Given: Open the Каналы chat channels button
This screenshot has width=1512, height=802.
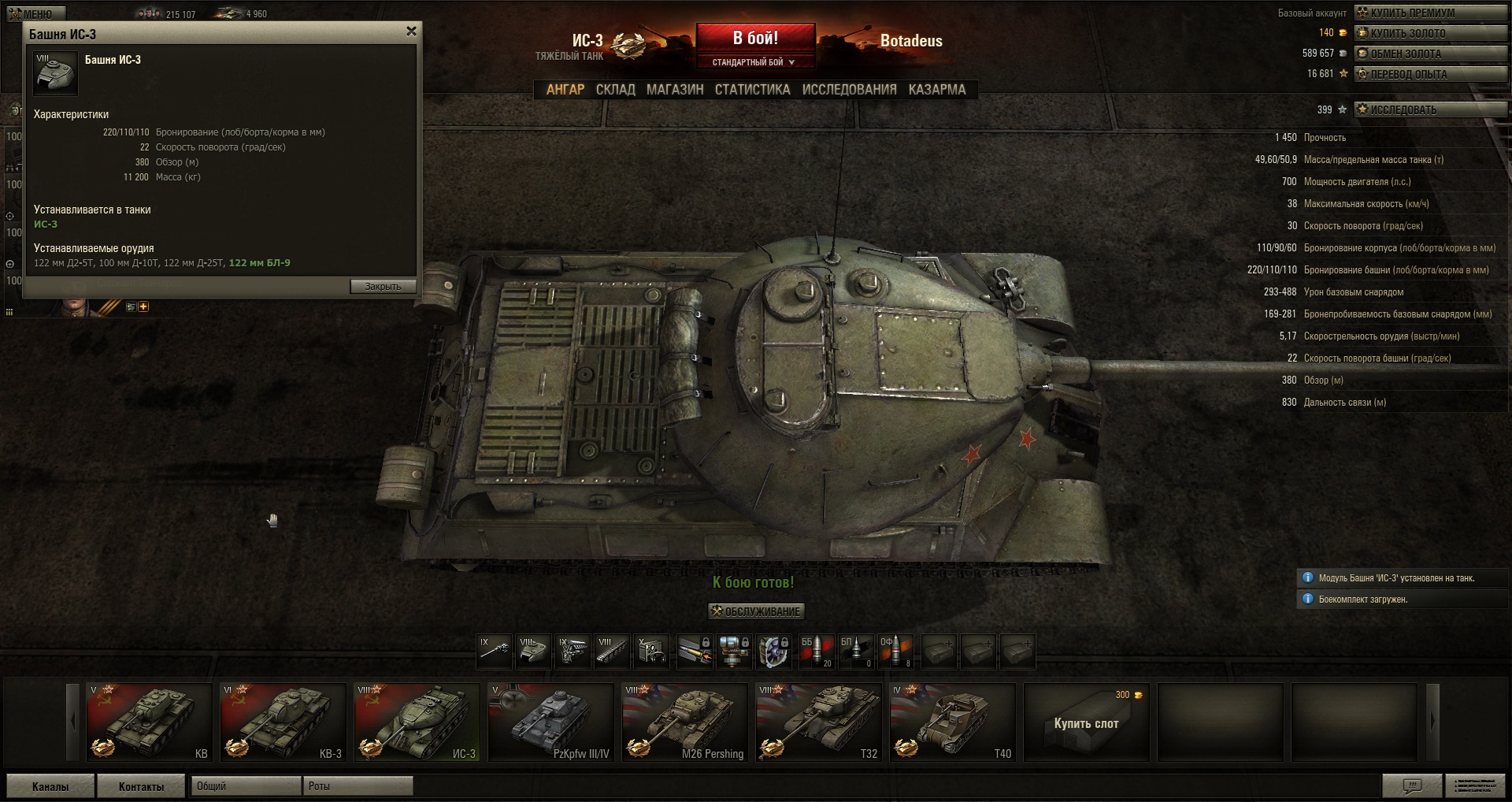Looking at the screenshot, I should point(50,786).
